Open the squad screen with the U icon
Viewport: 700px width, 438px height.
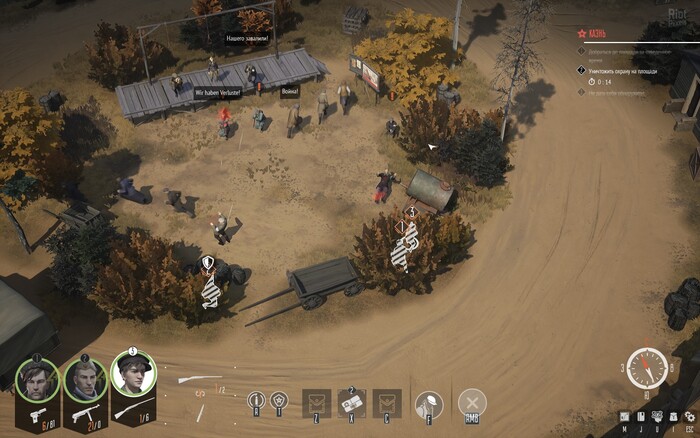pyautogui.click(x=657, y=416)
